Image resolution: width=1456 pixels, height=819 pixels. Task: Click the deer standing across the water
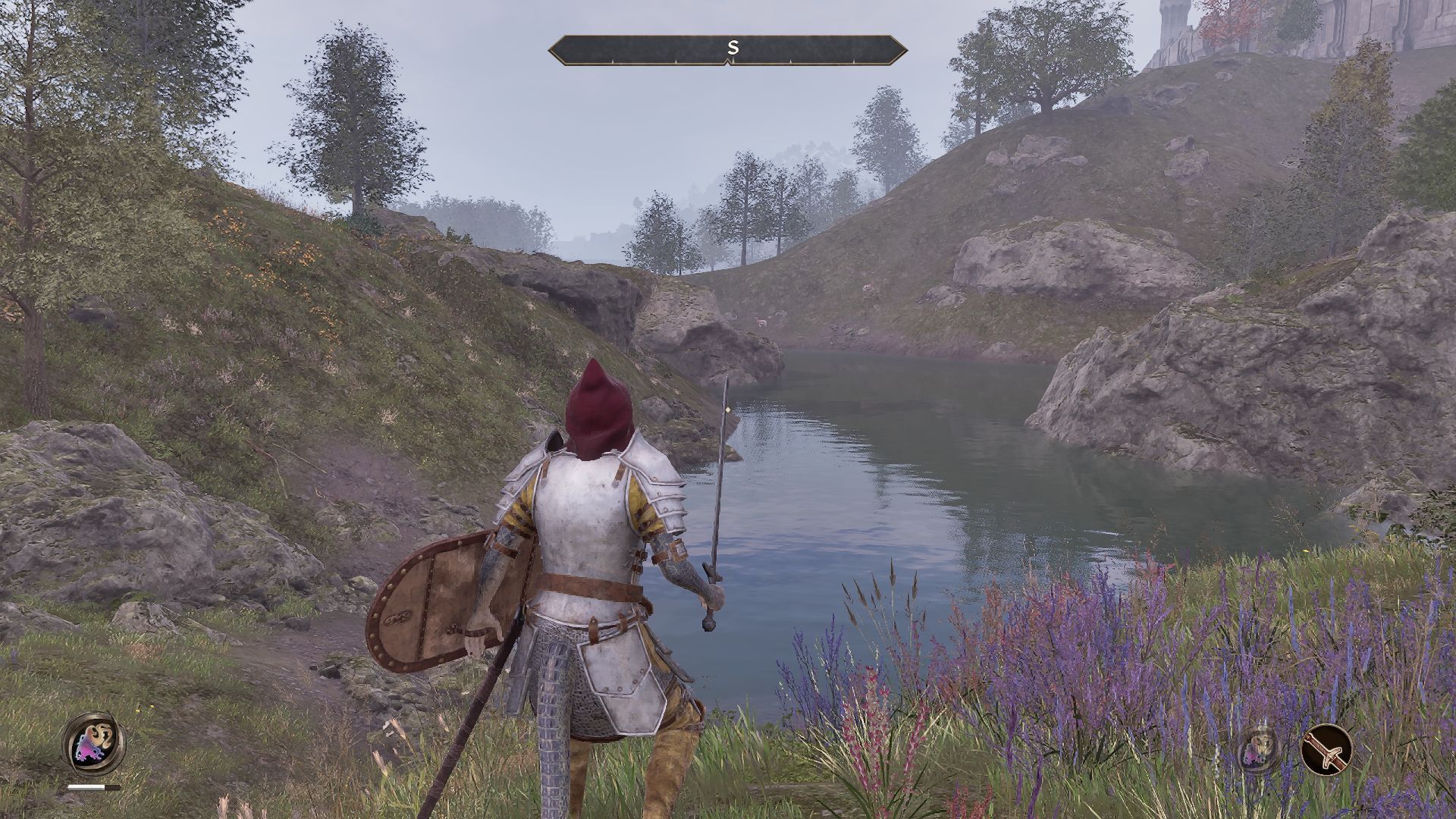(x=761, y=322)
